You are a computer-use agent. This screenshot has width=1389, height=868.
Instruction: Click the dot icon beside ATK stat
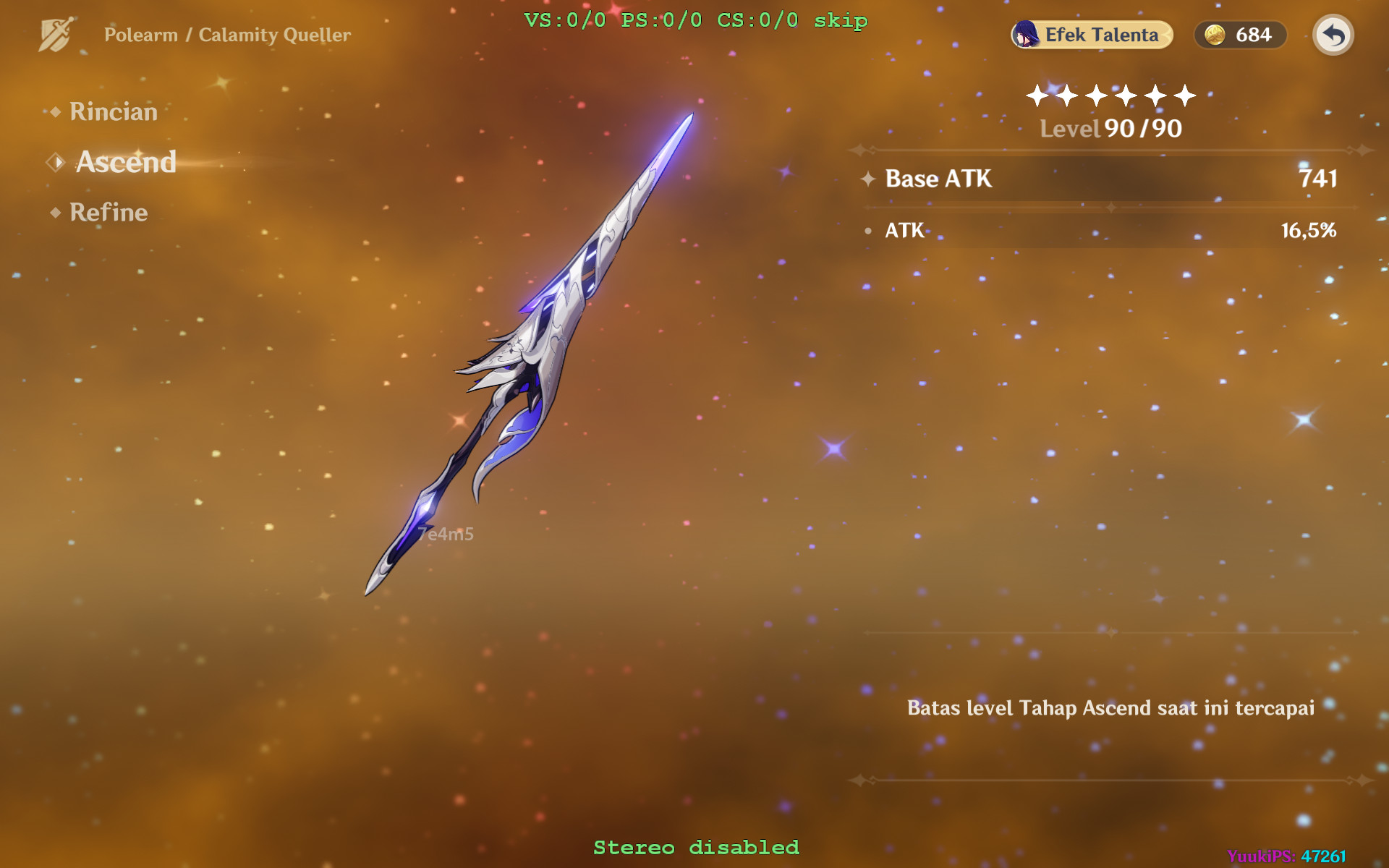point(868,231)
